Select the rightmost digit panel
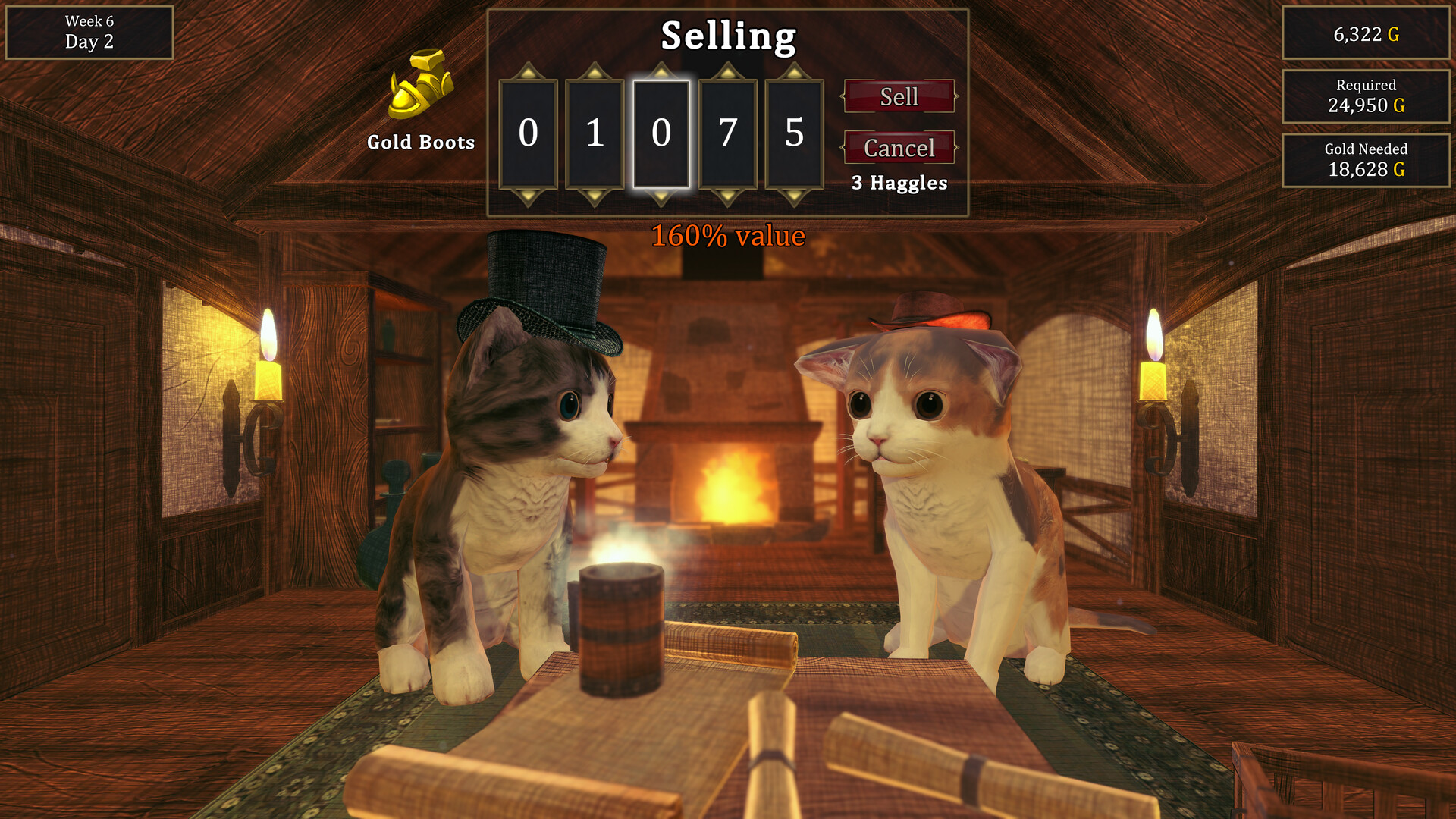1456x819 pixels. (795, 133)
